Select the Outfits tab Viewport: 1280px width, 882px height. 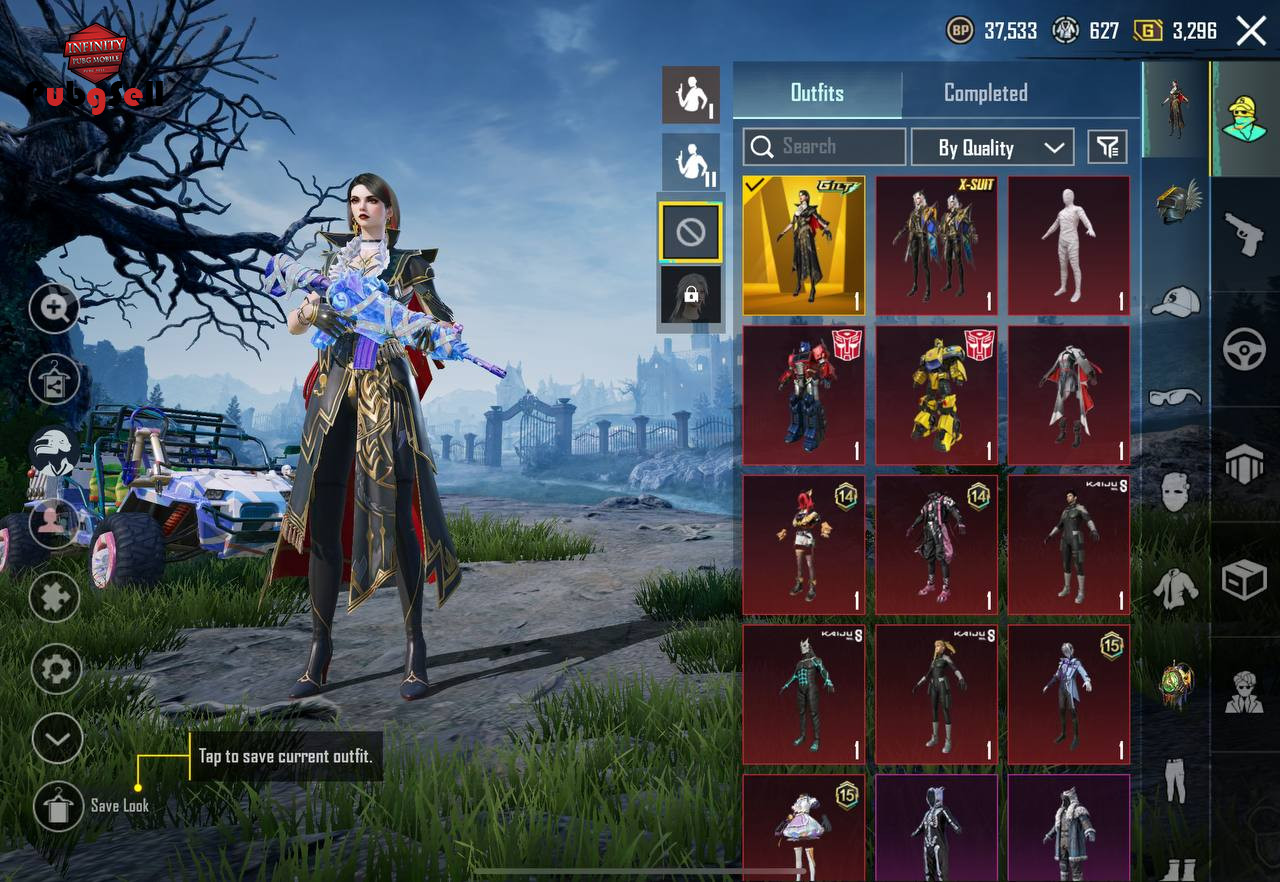(x=817, y=93)
